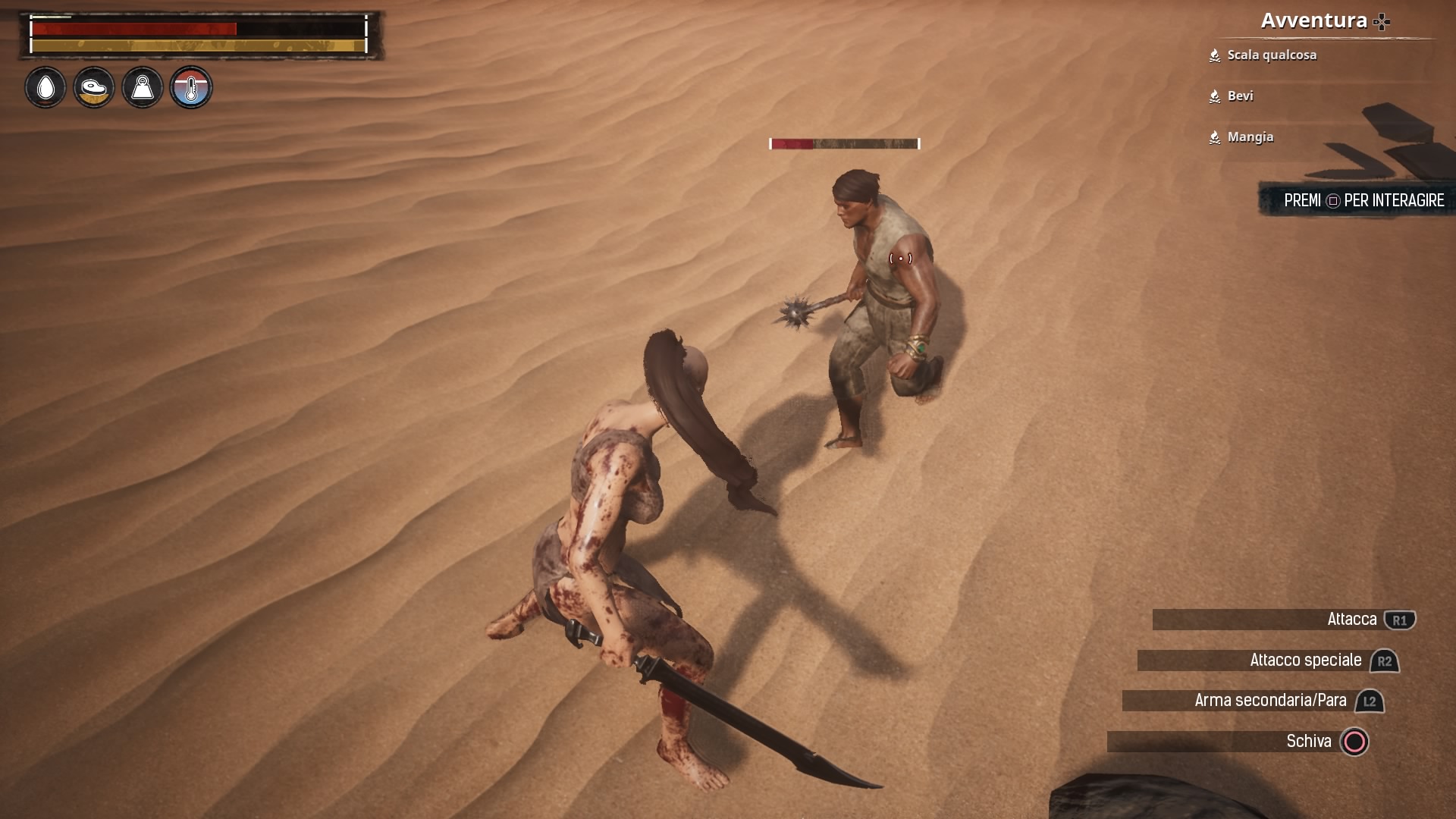
Task: Check the weight encumbrance icon
Action: 143,88
